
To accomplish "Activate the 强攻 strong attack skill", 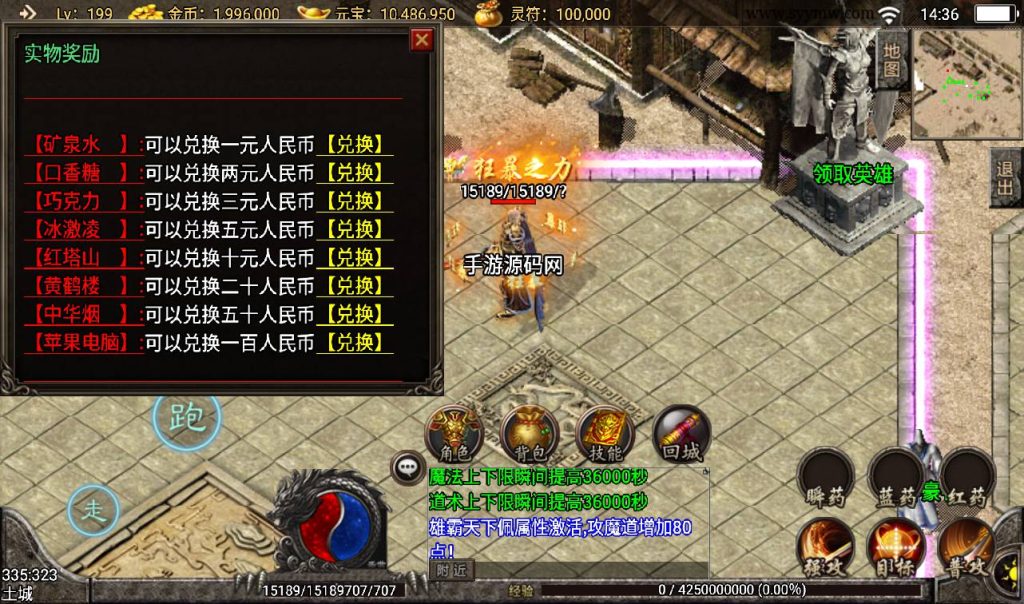I will coord(824,548).
